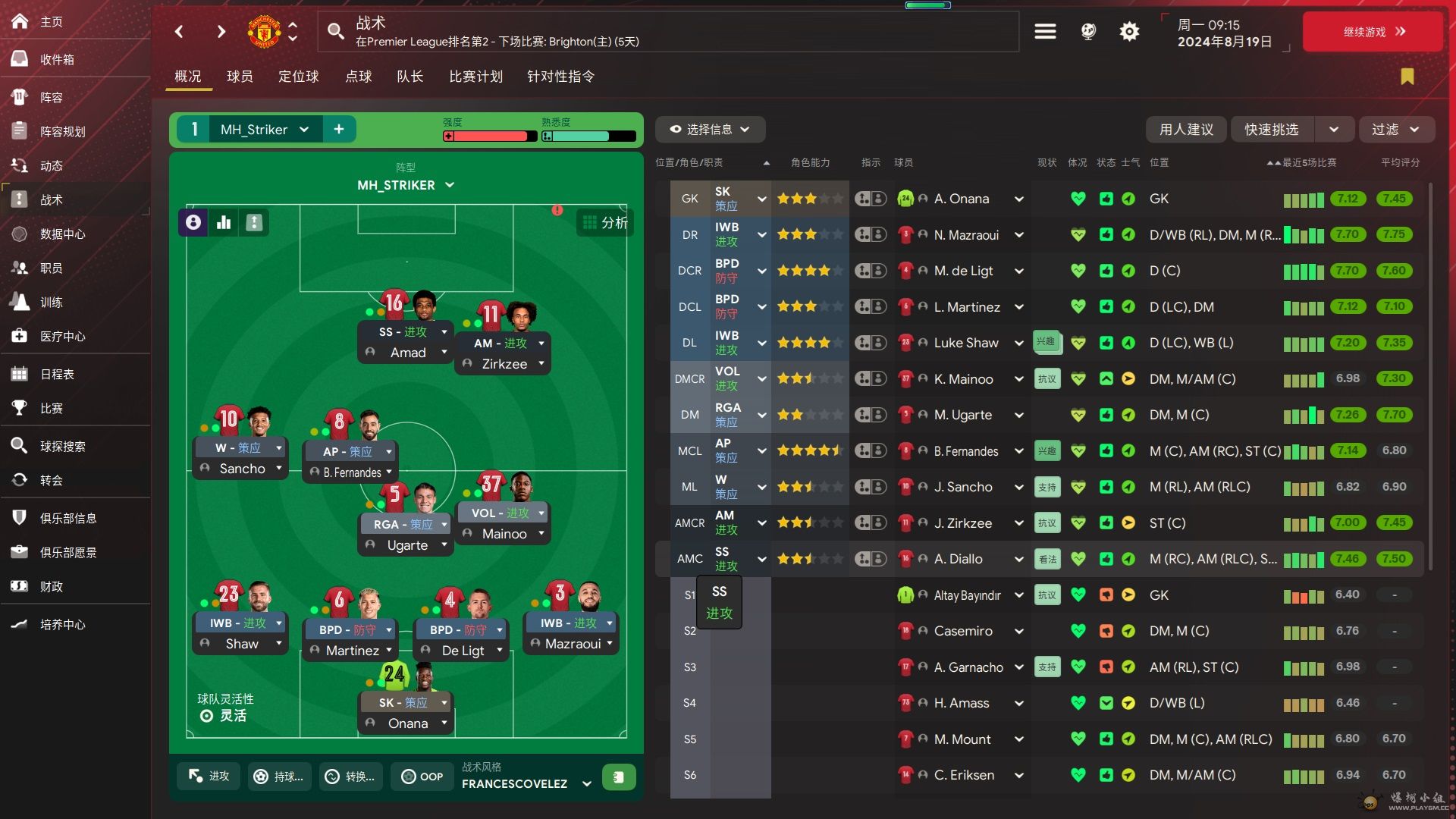Switch to 球员 tab

tap(240, 77)
